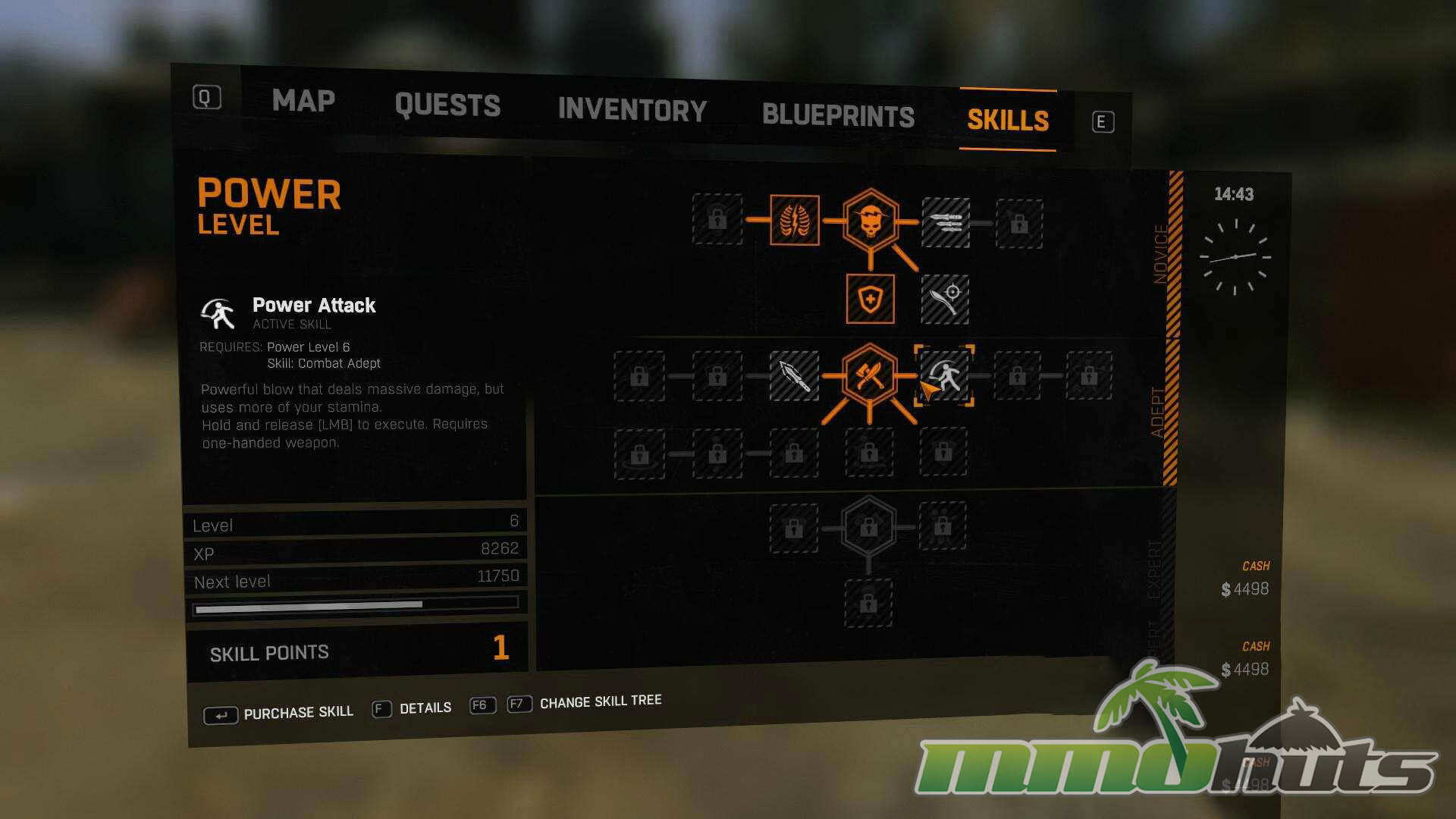Choose the orange skull hexagon skill
Screen dimensions: 1456x819
(x=870, y=221)
